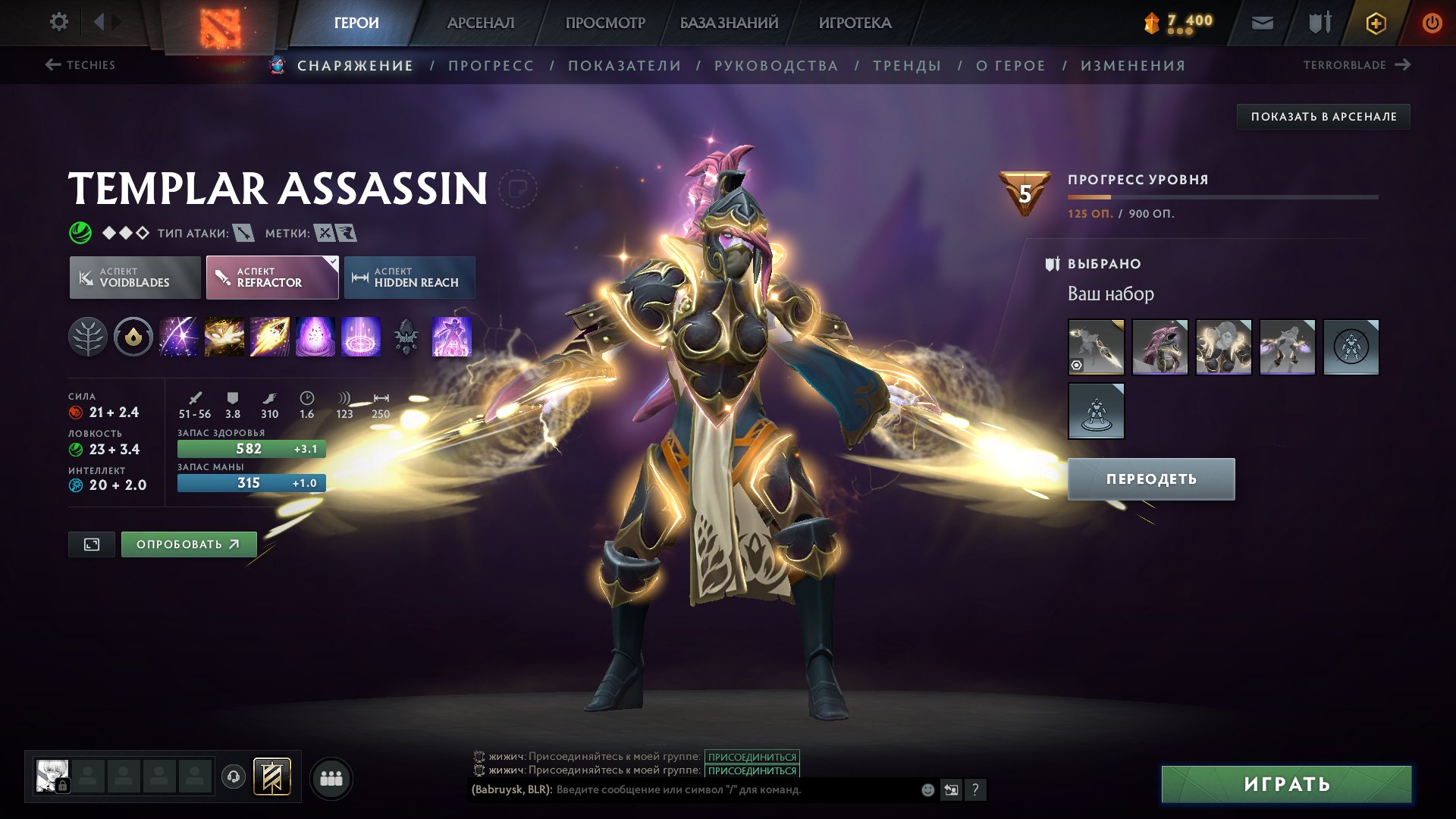Screen dimensions: 1456x819
Task: Click the ПЕРЕОДЕТЬ button
Action: (1150, 478)
